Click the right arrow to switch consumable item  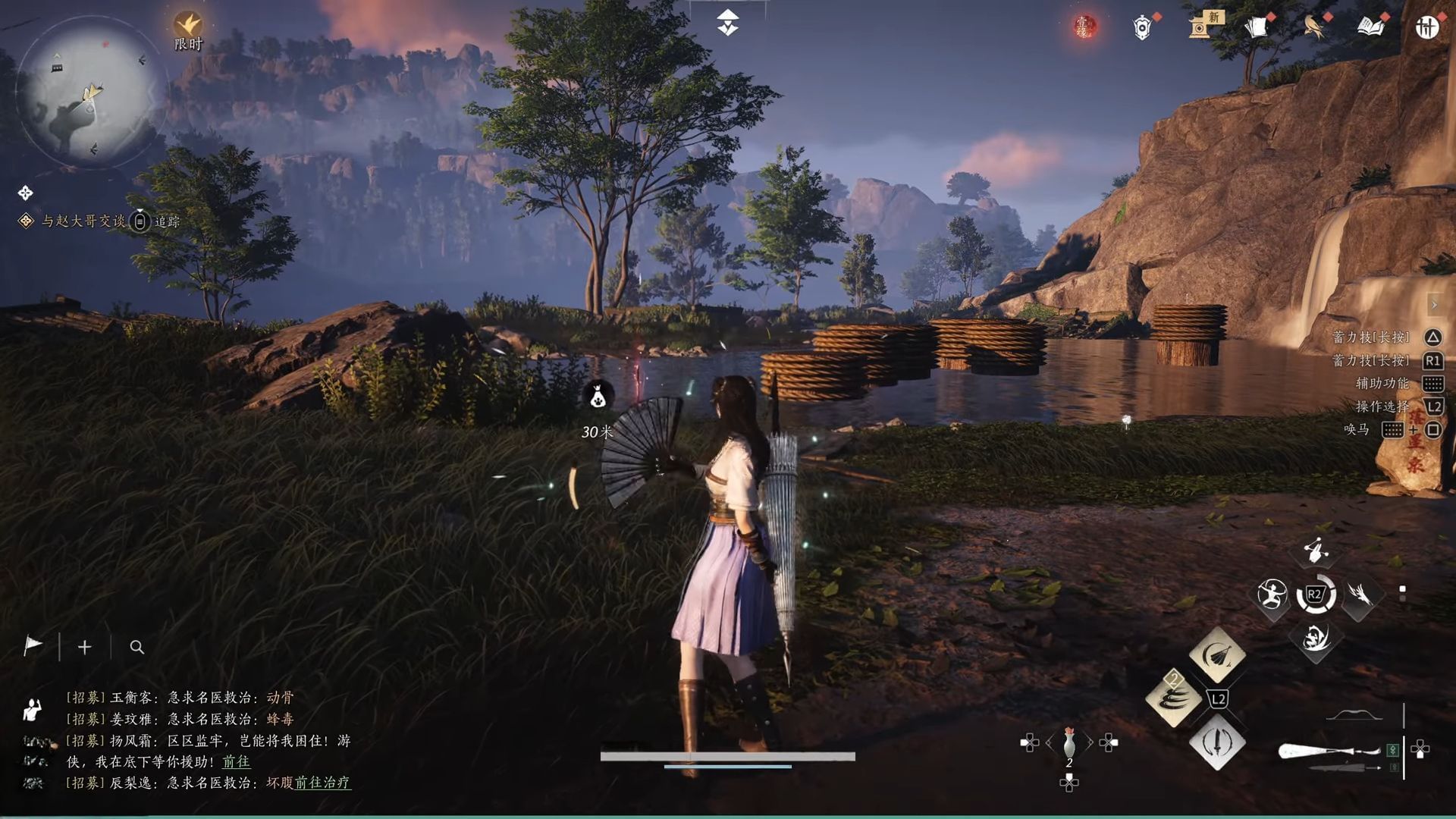[1090, 743]
